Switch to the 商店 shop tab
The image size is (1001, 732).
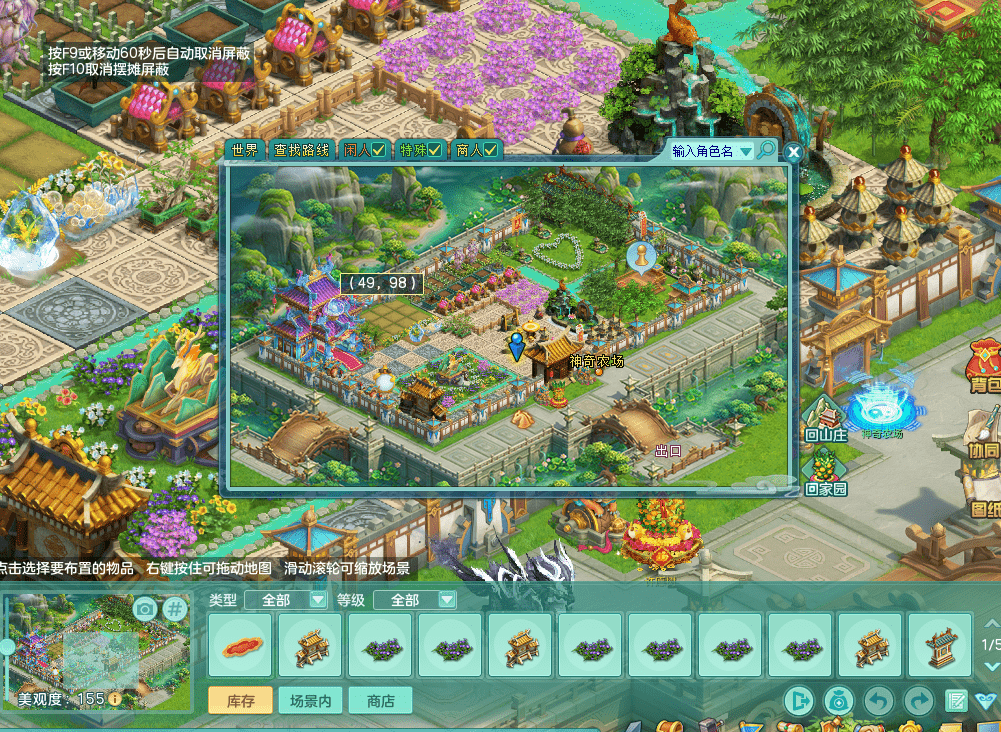(x=380, y=701)
